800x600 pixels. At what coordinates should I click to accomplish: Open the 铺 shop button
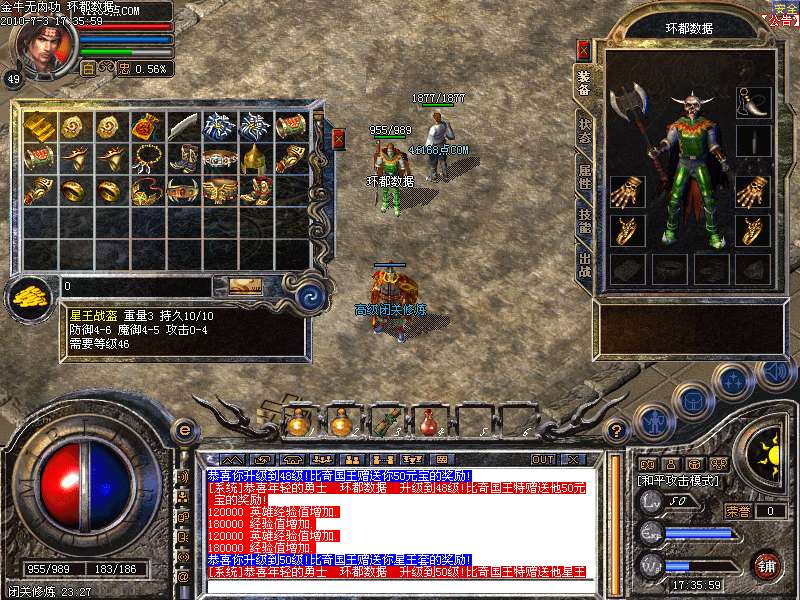(766, 566)
